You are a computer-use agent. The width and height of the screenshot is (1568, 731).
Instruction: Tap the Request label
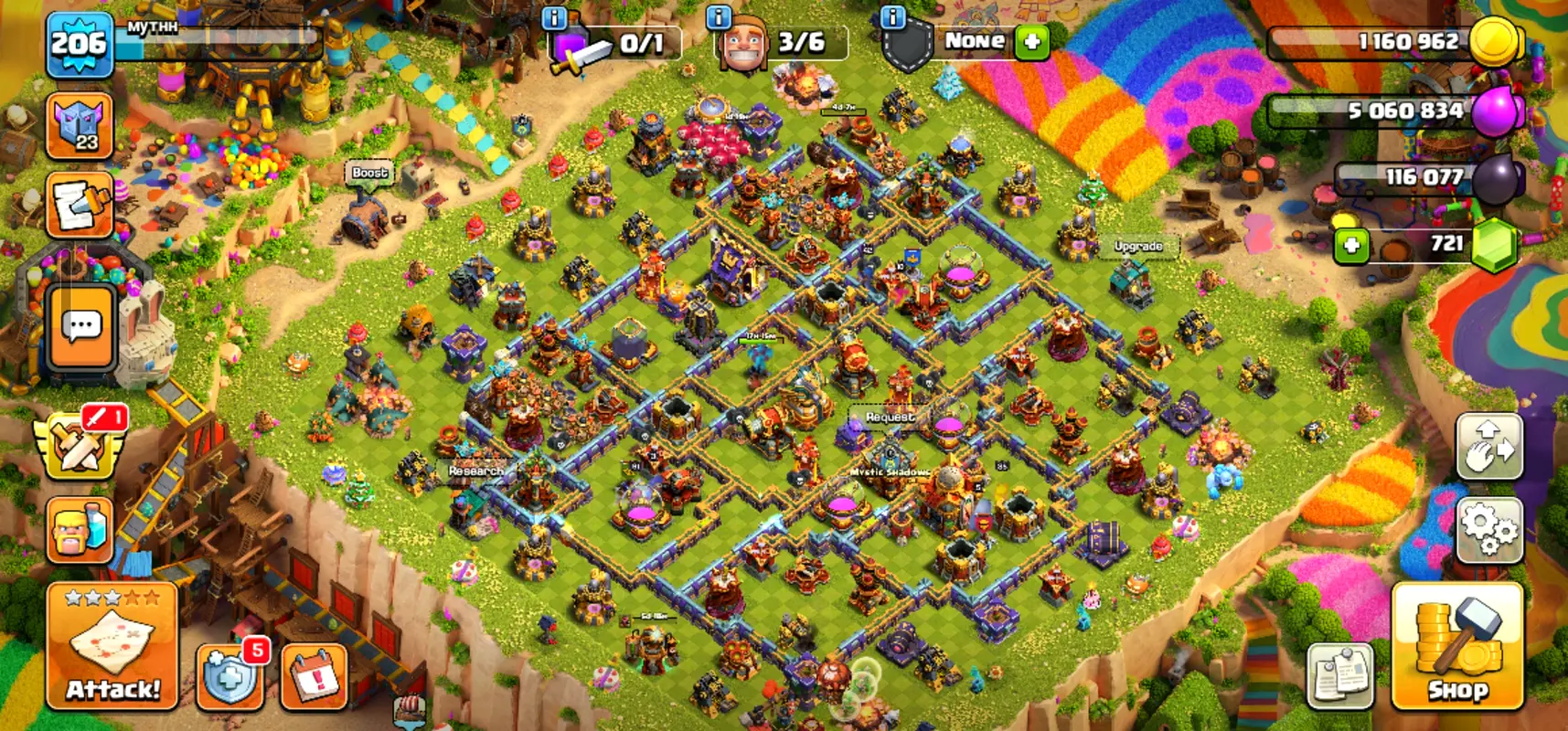pos(889,417)
